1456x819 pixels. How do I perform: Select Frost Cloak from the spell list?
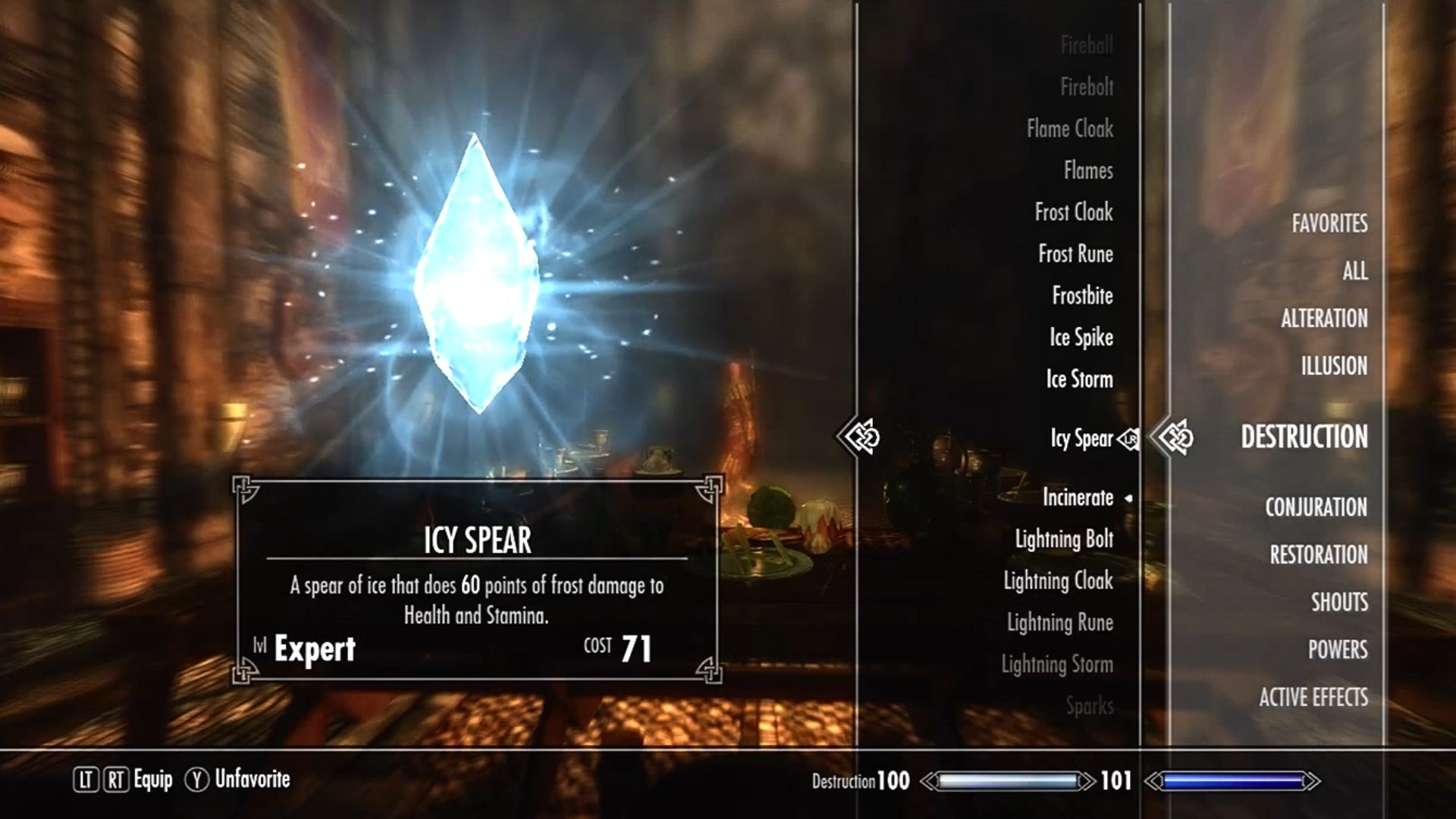pos(1073,212)
